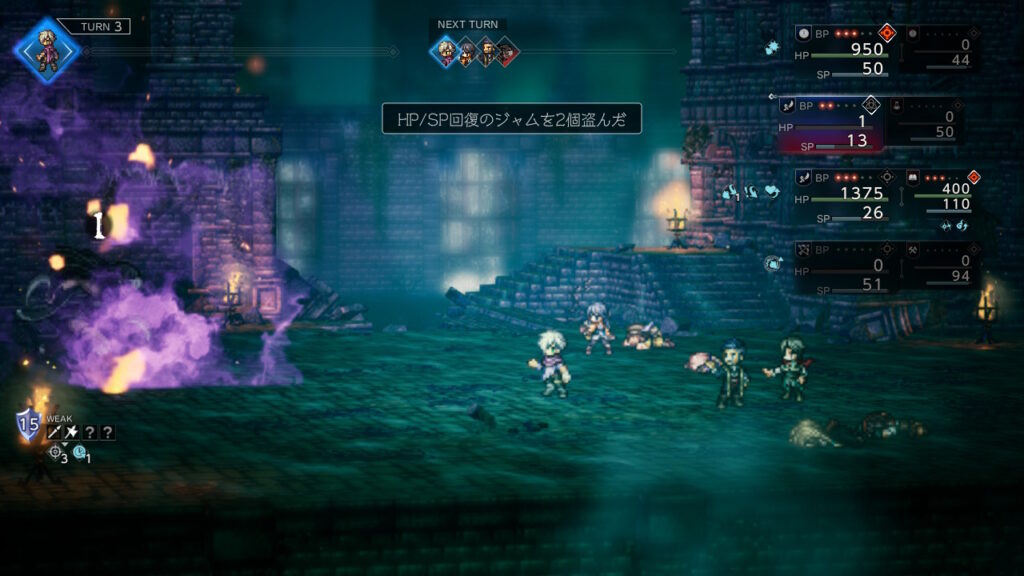Select the red-backed portrait in the NEXT TURN queue
This screenshot has width=1024, height=576.
coord(507,52)
